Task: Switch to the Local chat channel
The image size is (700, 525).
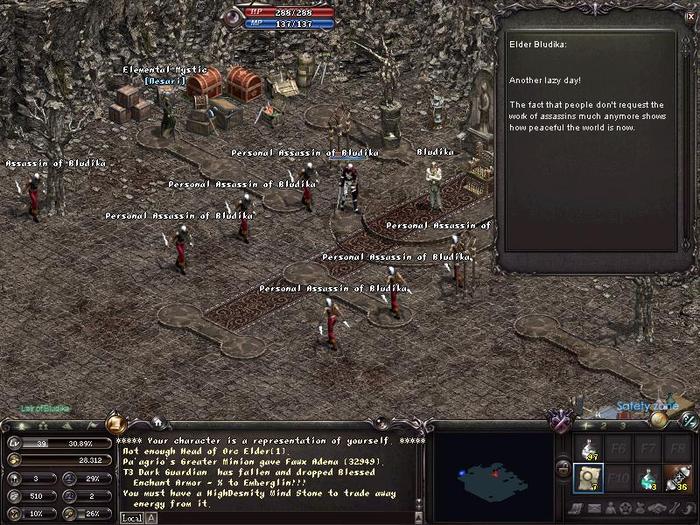Action: (x=132, y=518)
